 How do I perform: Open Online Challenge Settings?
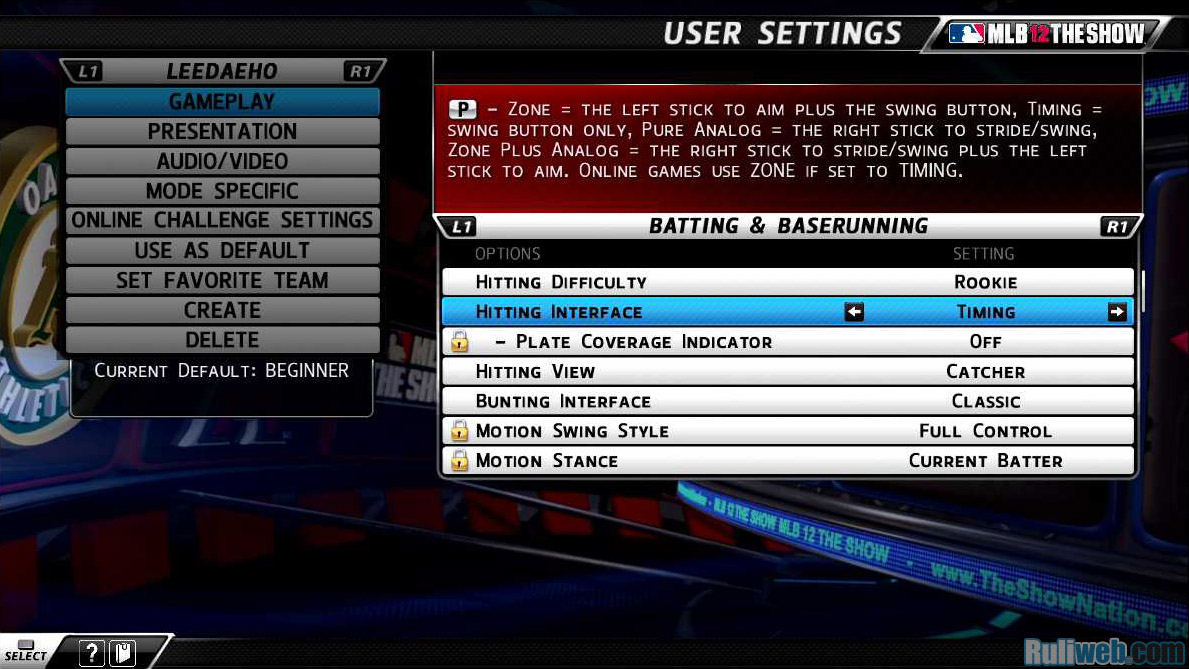point(222,220)
